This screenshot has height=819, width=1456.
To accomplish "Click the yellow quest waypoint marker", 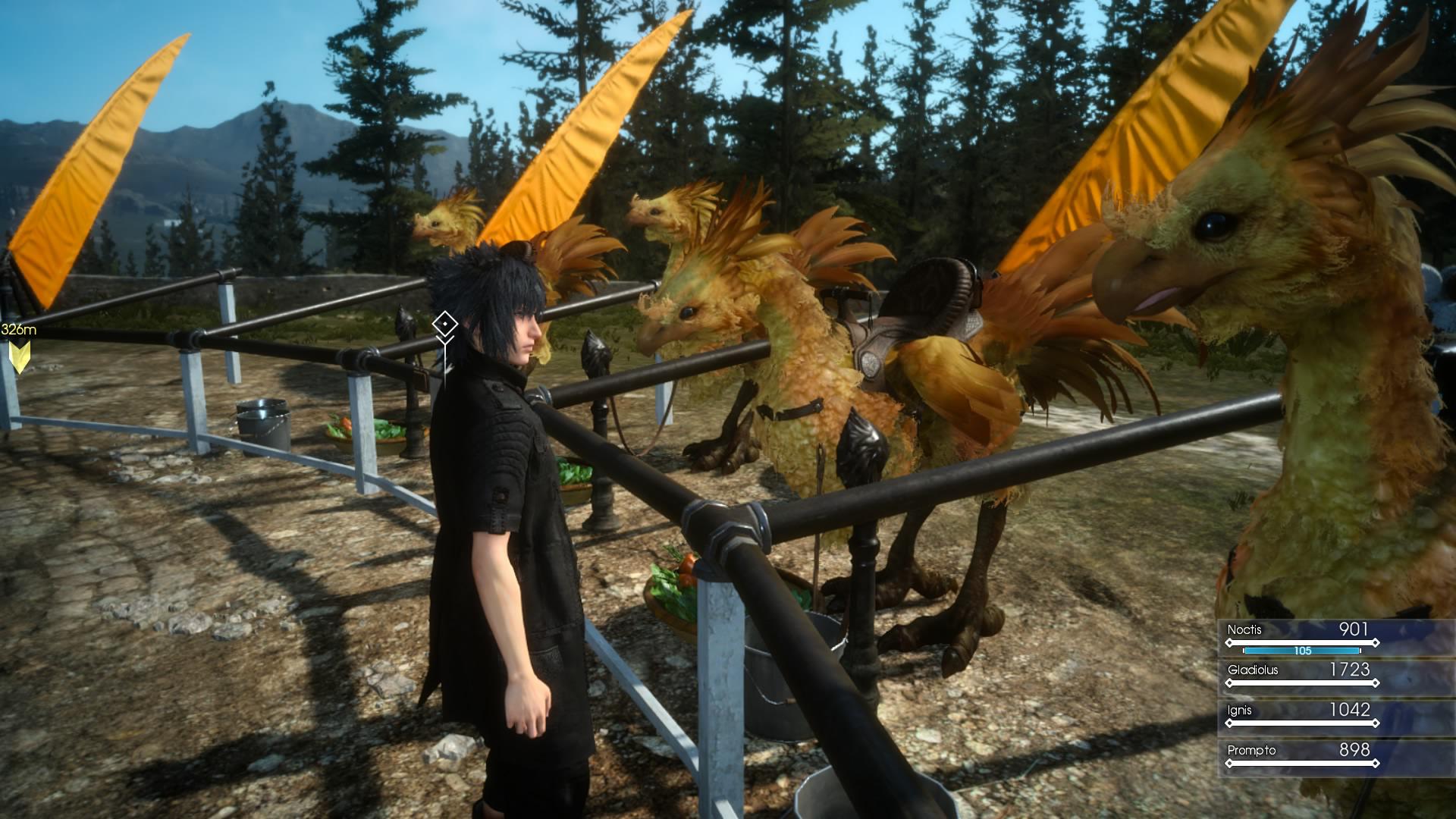I will 19,355.
